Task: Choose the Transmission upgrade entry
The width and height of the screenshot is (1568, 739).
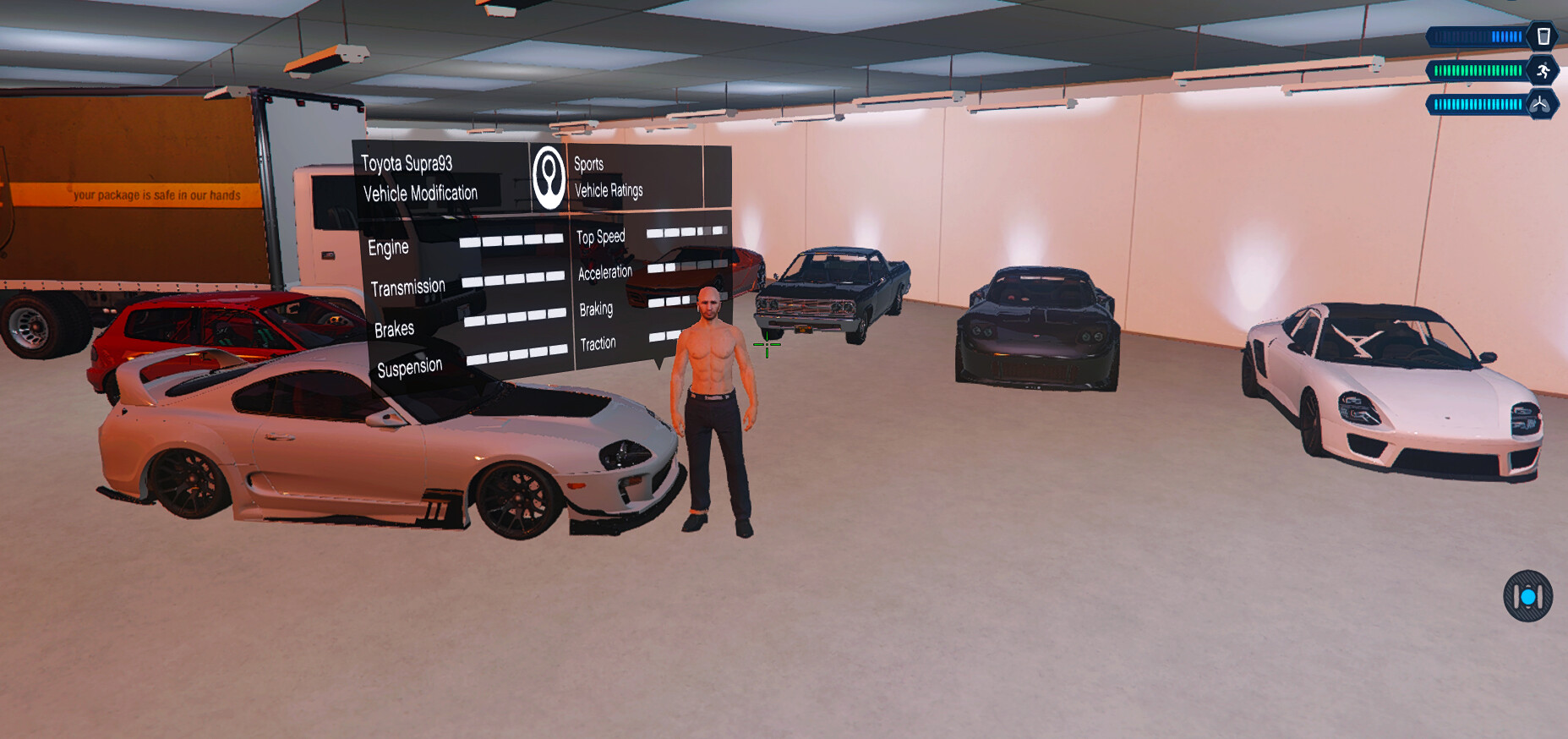Action: tap(407, 287)
